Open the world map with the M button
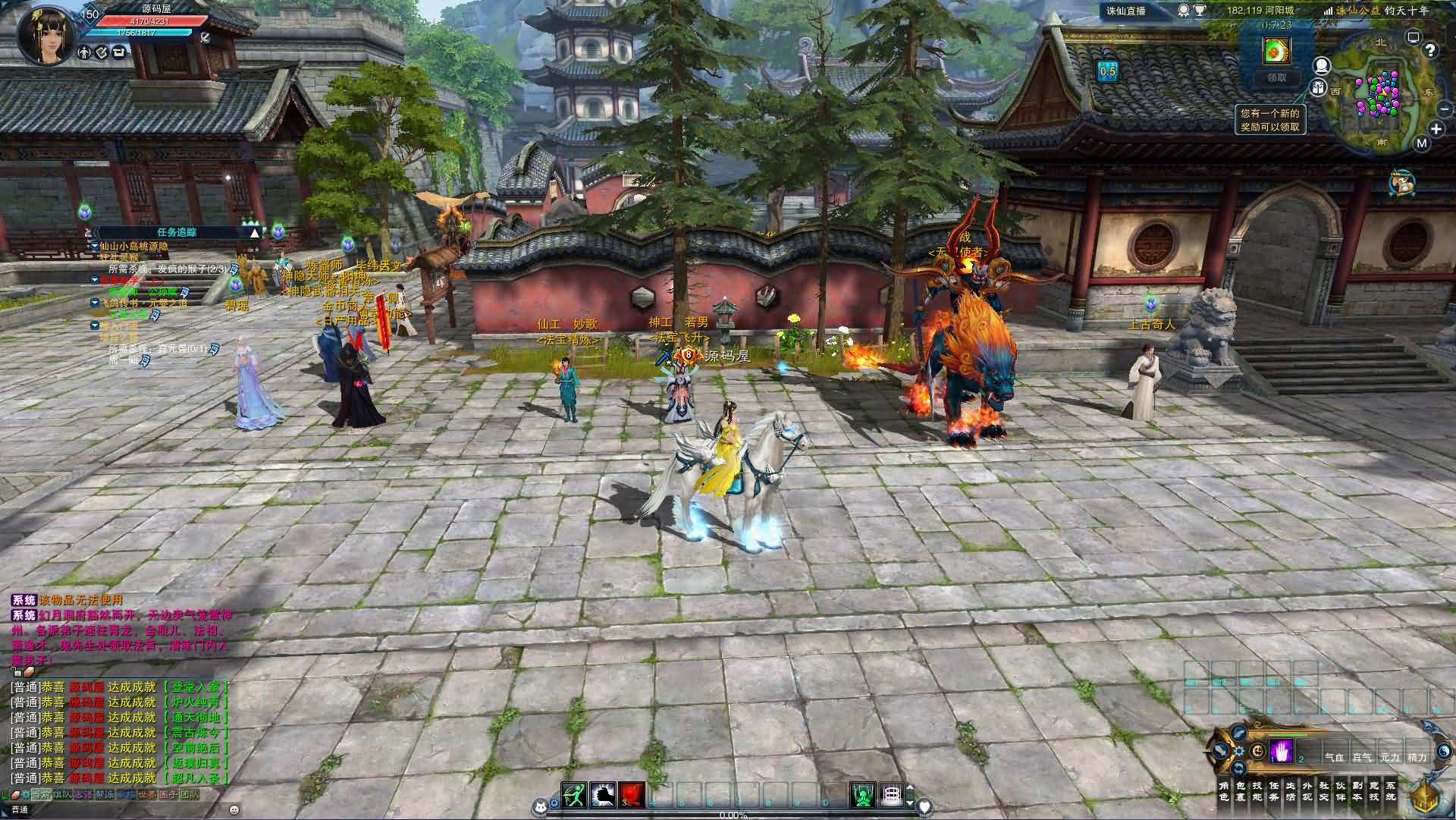This screenshot has width=1456, height=820. tap(1421, 143)
